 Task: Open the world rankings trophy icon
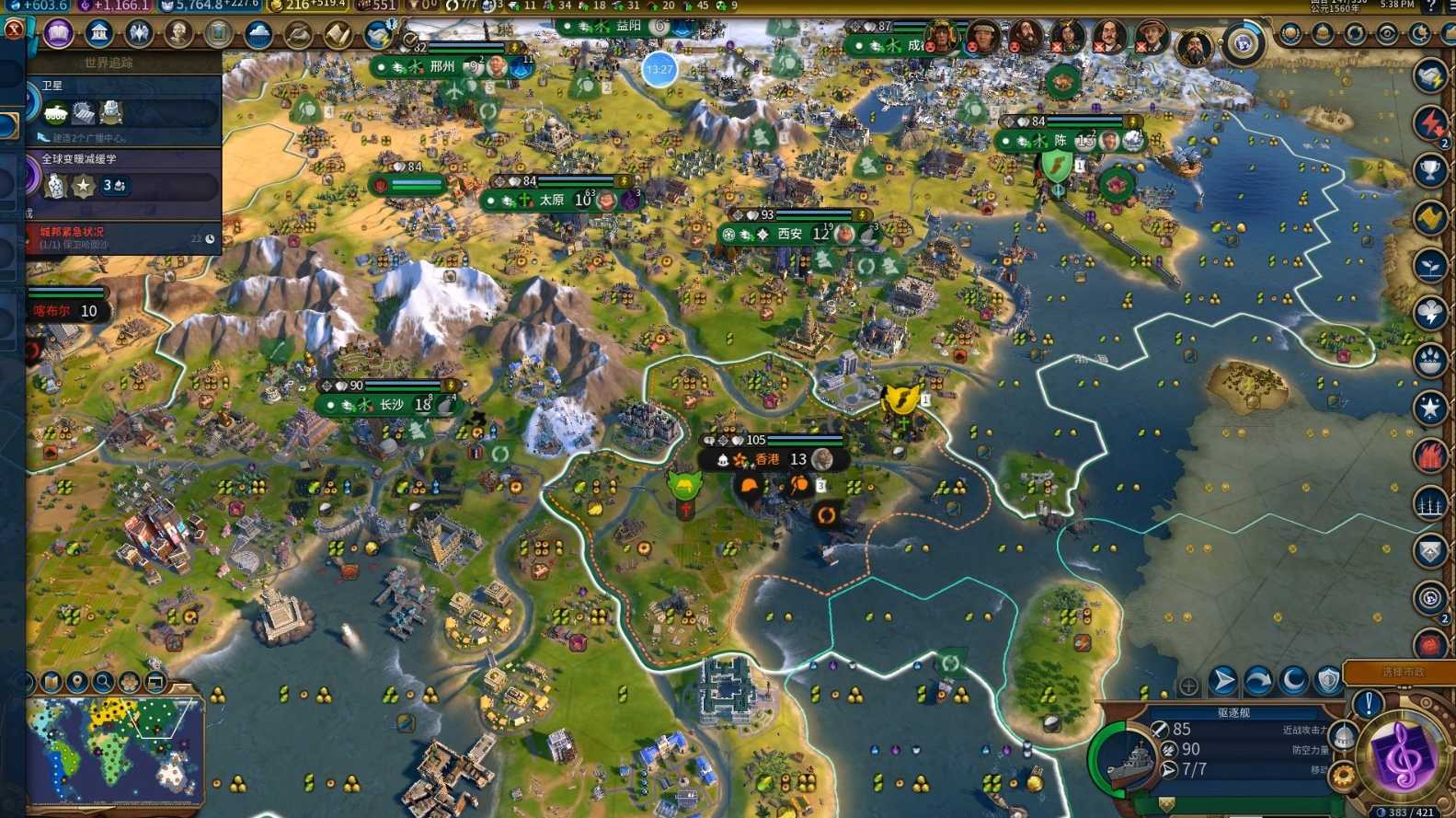(x=1430, y=170)
